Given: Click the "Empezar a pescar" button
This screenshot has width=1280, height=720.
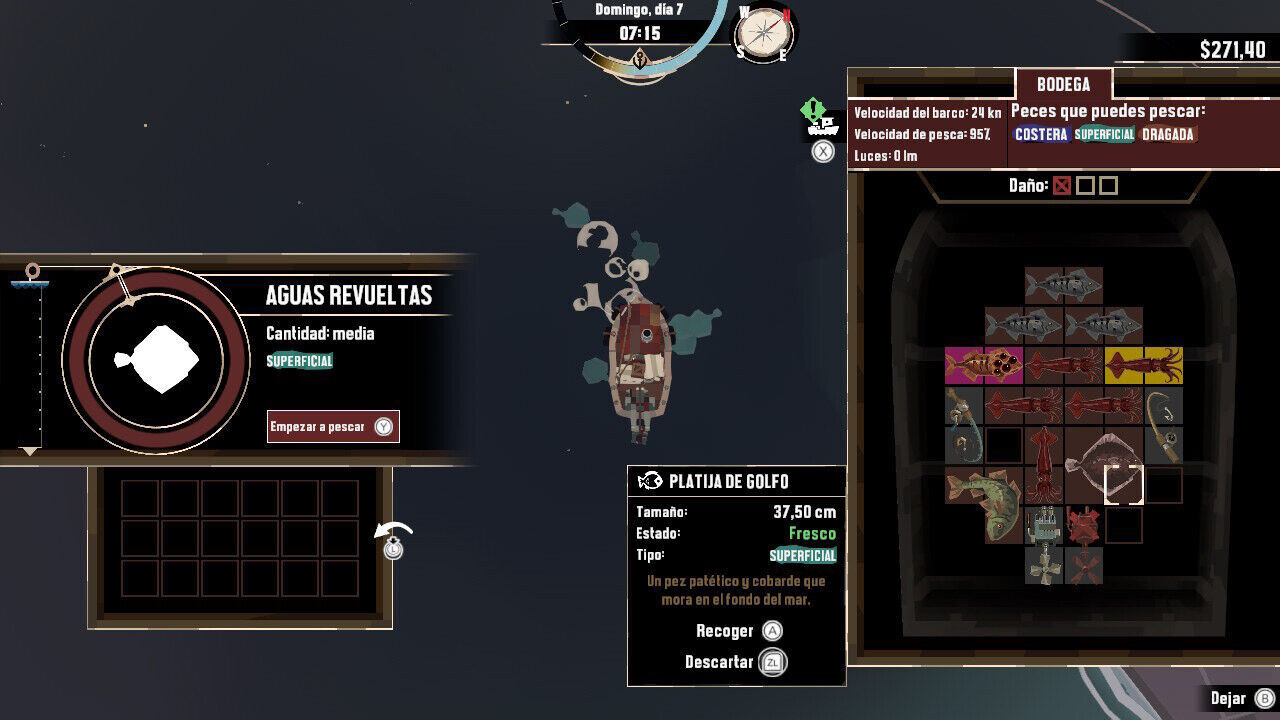Looking at the screenshot, I should point(333,427).
